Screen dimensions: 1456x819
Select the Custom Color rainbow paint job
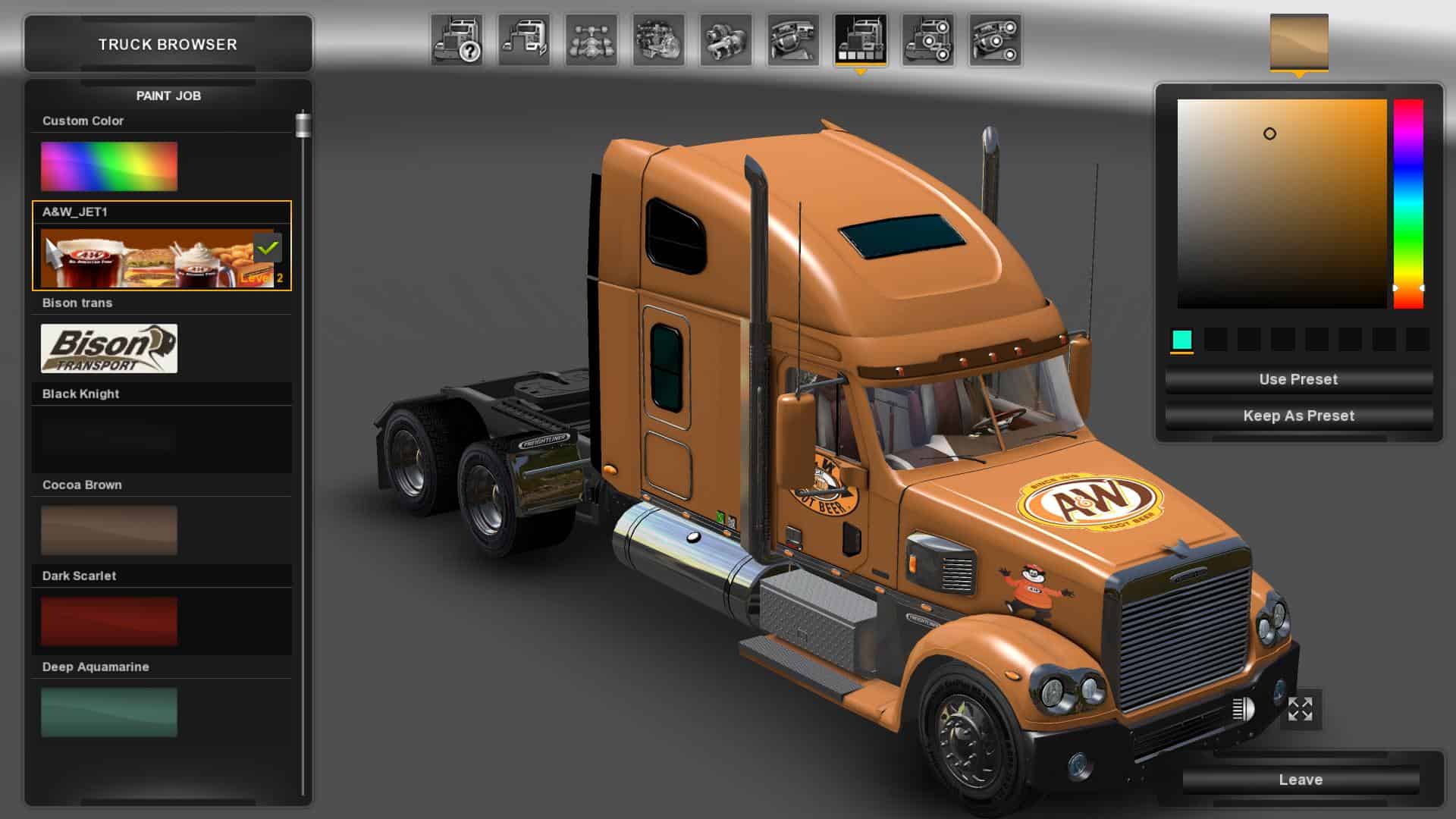109,166
